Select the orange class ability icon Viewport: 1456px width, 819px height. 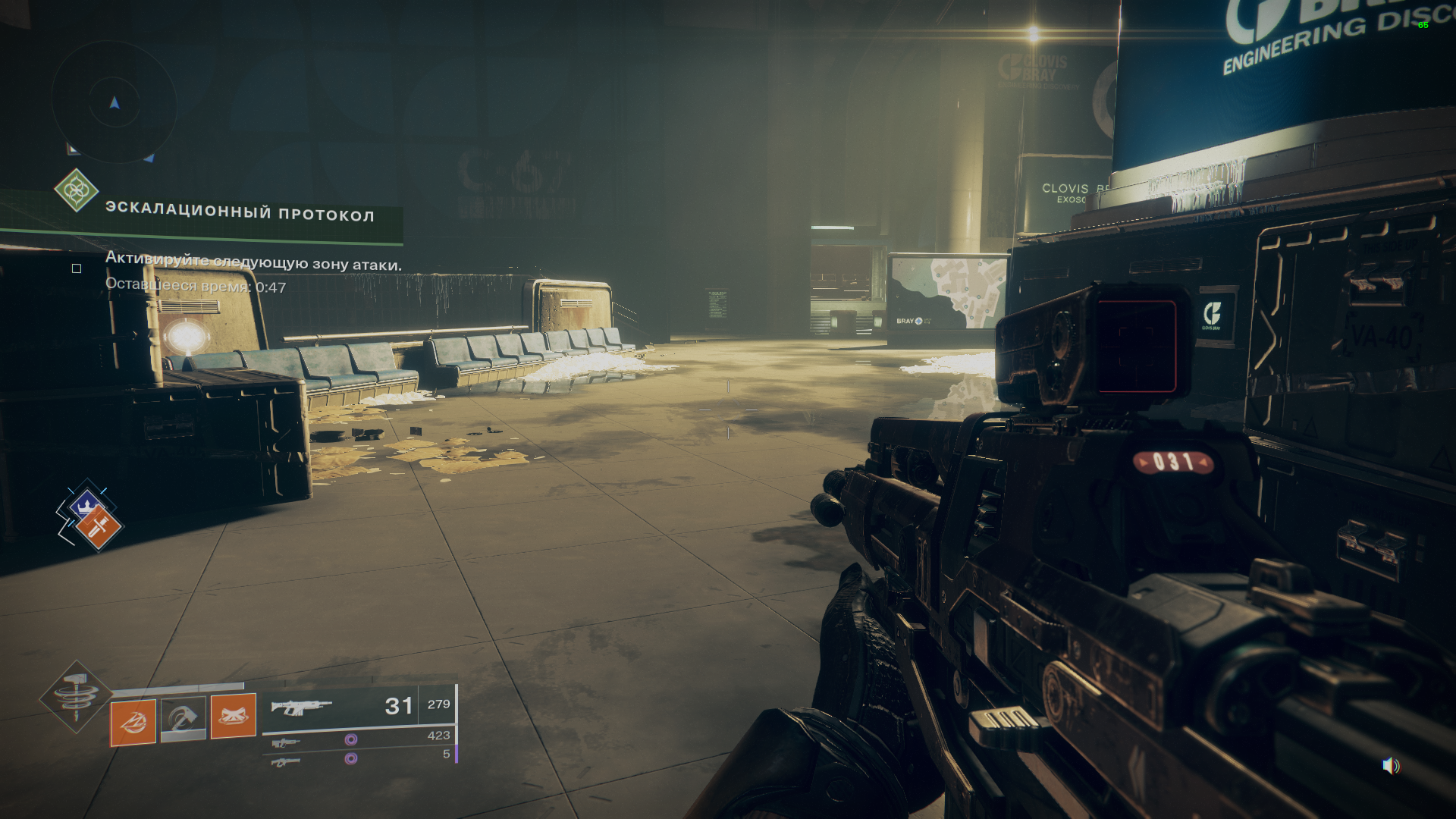[x=233, y=715]
